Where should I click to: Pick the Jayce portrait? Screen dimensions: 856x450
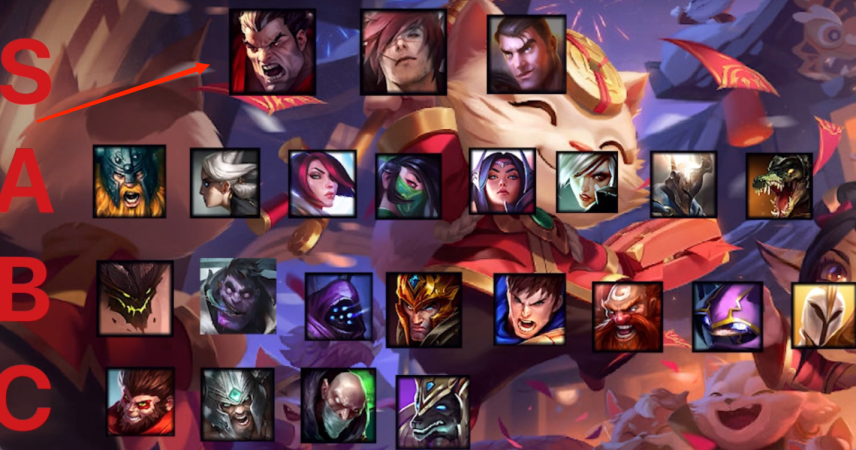(x=527, y=54)
